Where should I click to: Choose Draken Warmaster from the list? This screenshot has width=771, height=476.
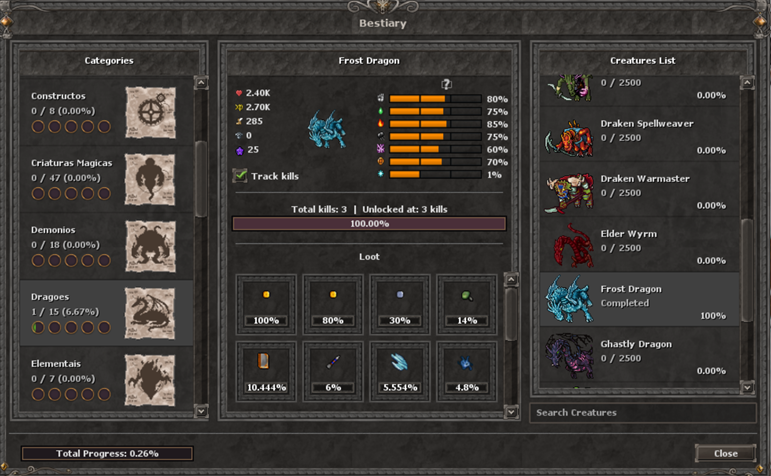pos(640,192)
